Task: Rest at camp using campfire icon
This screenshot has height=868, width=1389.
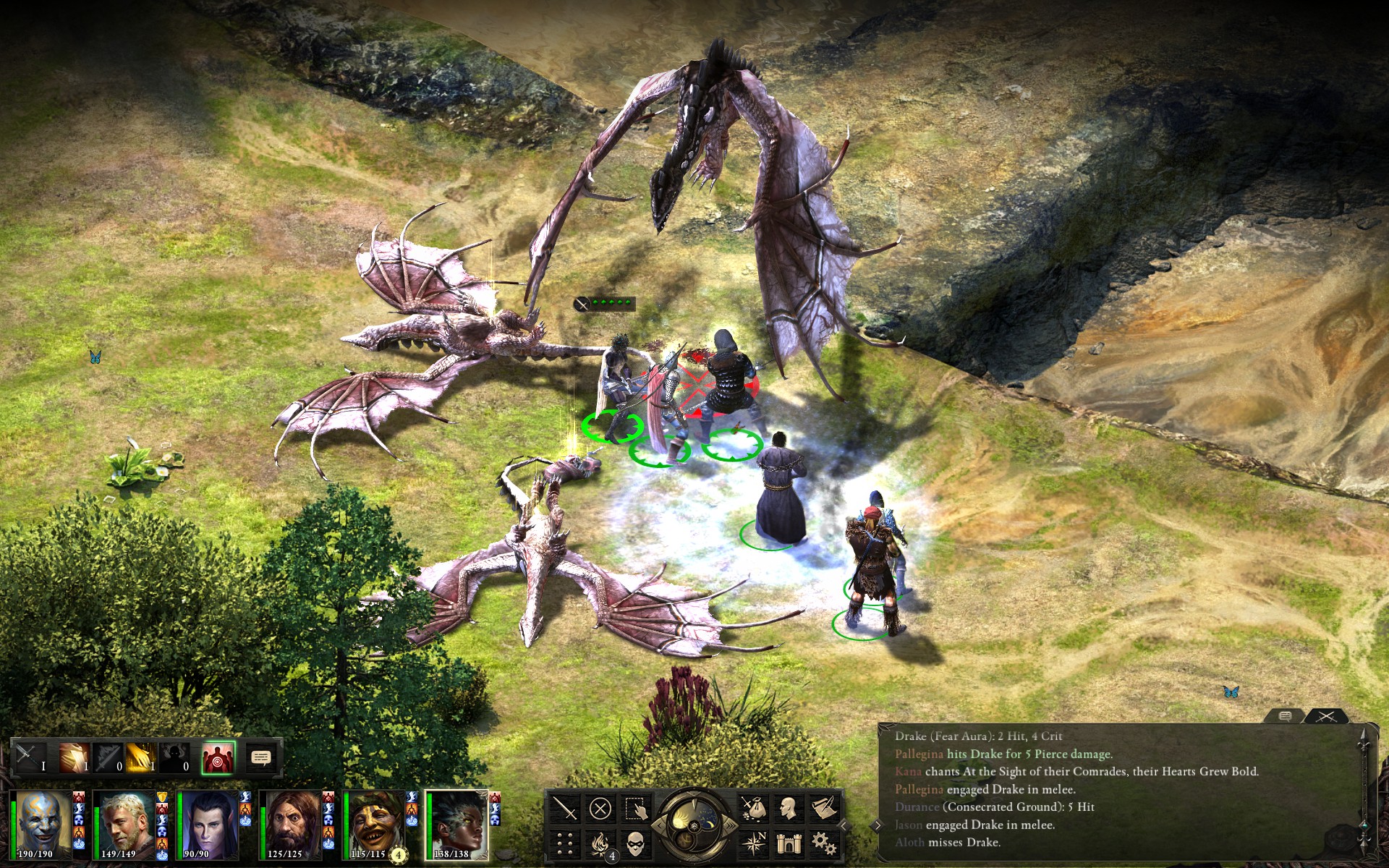Action: [600, 843]
